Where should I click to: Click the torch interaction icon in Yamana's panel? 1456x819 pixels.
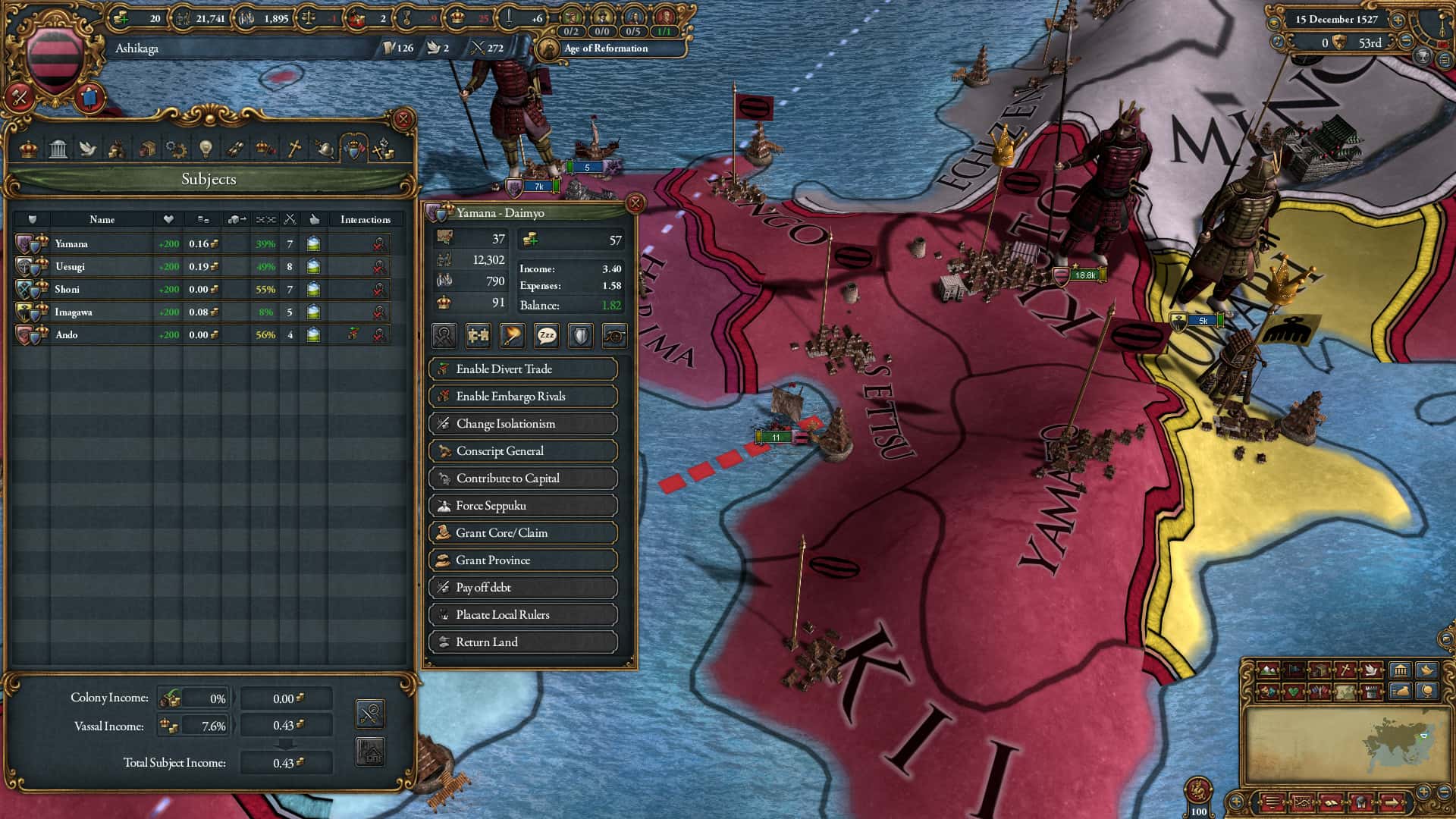tap(512, 336)
